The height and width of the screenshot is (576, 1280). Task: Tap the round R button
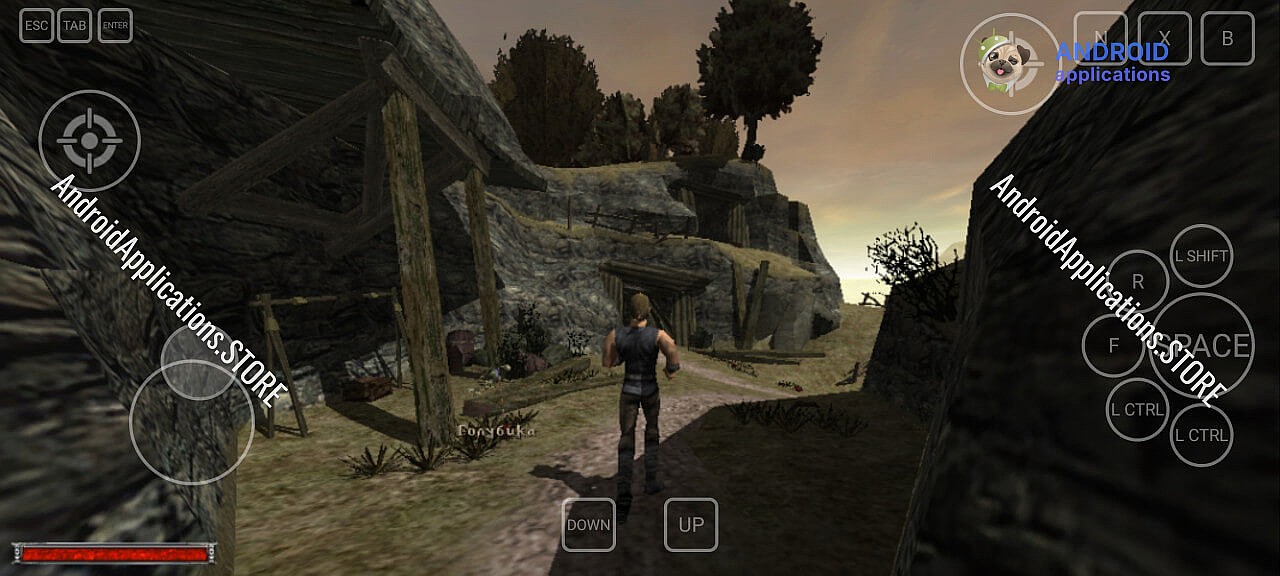1138,281
